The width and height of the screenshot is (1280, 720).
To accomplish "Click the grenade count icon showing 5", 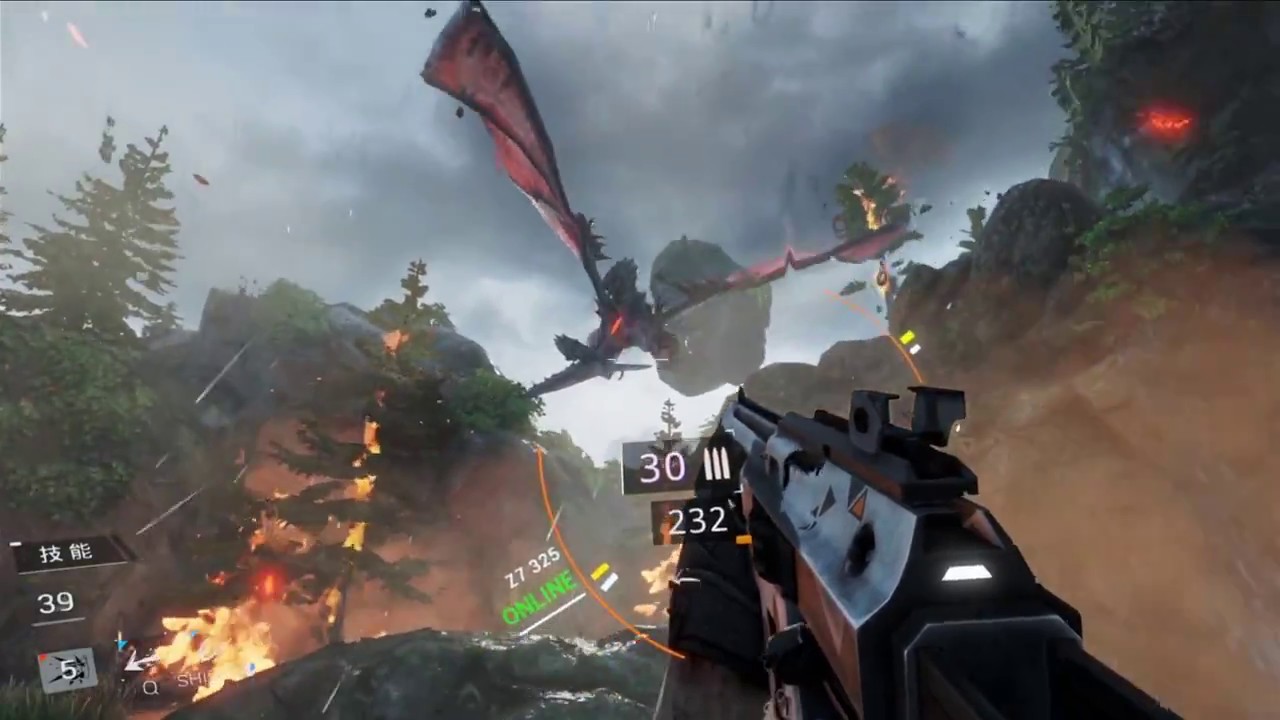I will [66, 668].
